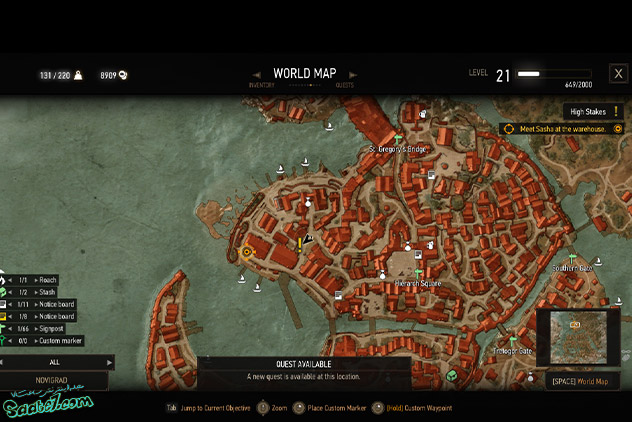Select the Hierarch Square signpost marker
This screenshot has height=422, width=632.
click(418, 274)
